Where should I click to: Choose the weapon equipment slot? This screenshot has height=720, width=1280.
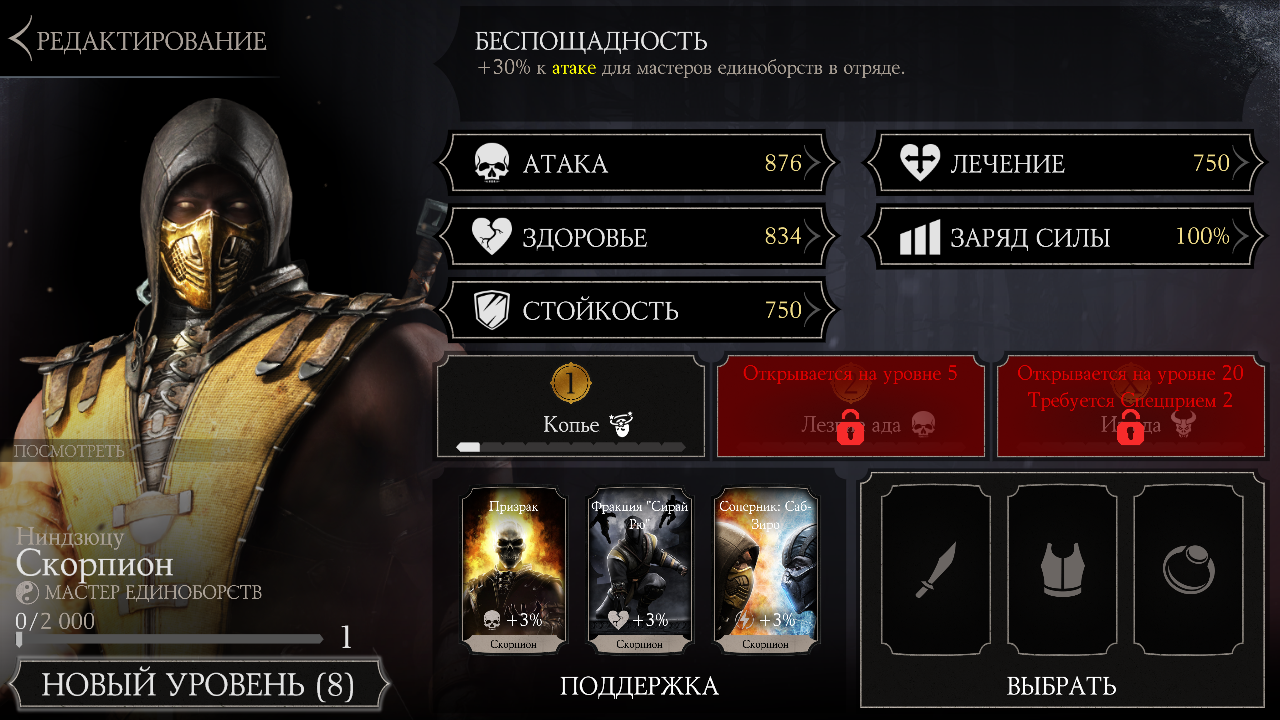point(936,570)
